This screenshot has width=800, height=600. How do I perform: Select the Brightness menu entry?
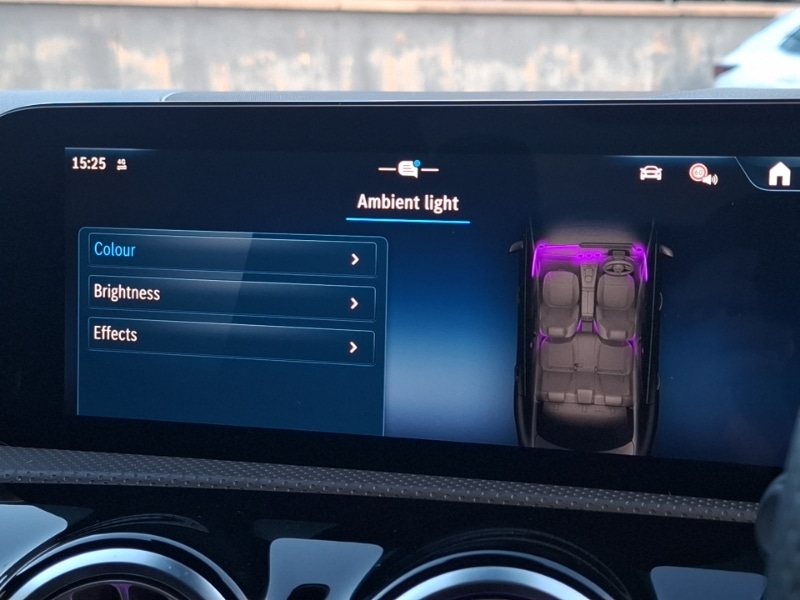(230, 297)
